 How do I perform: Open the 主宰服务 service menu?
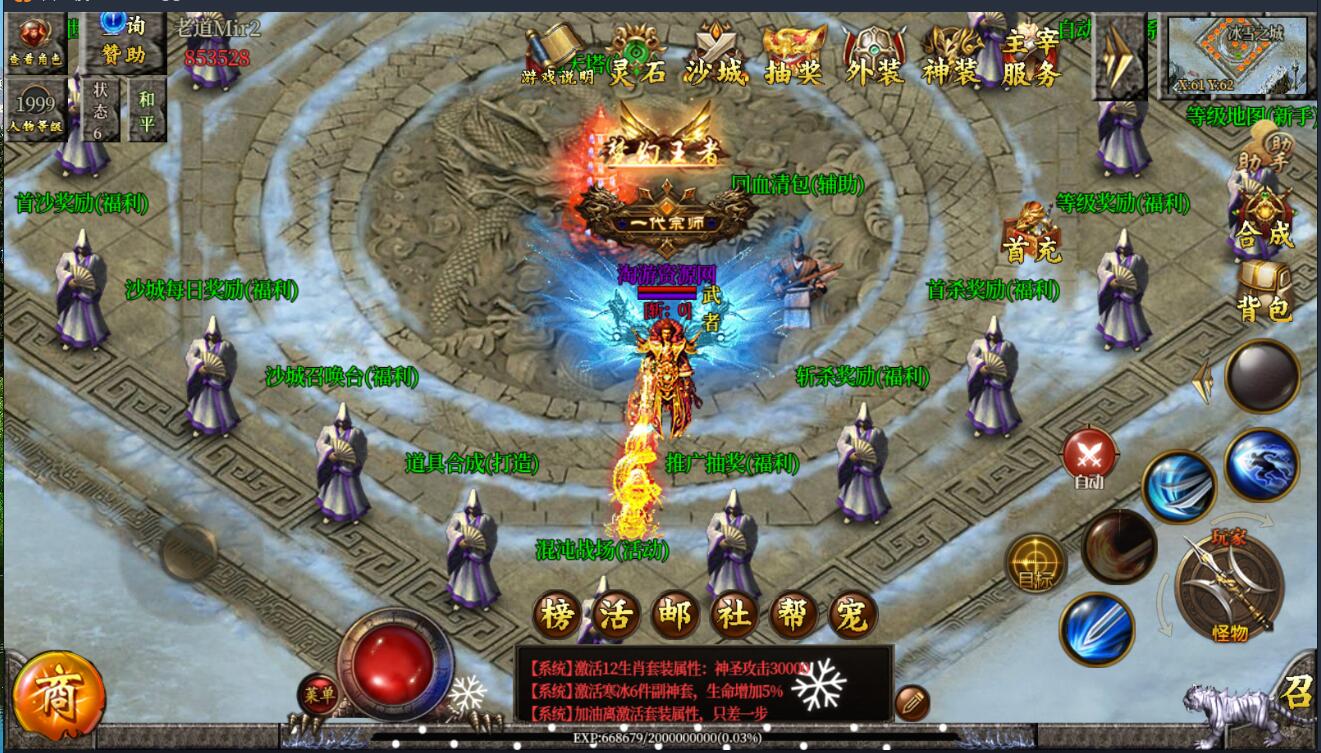point(1030,58)
